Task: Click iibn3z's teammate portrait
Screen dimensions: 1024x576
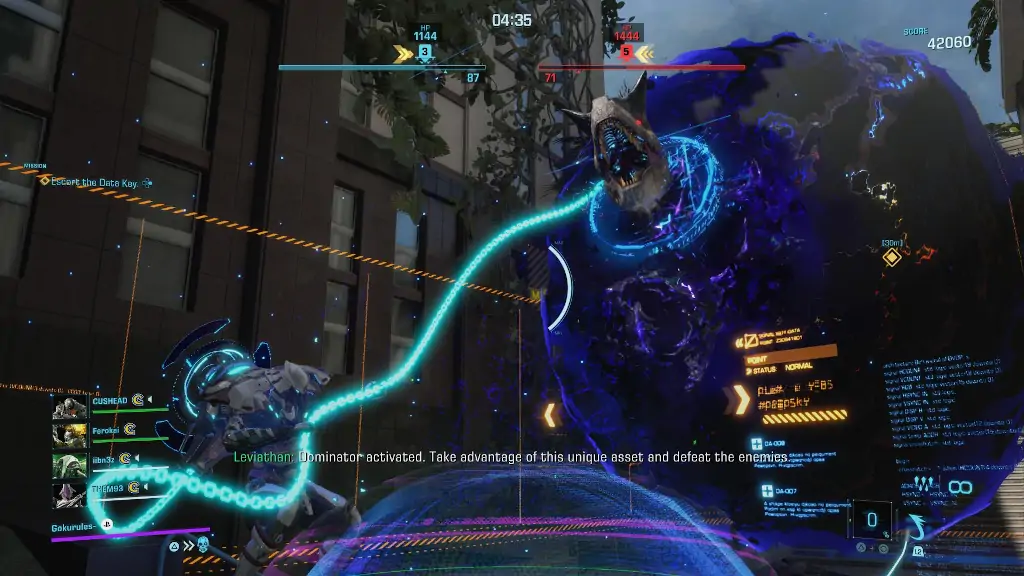Action: [x=70, y=464]
